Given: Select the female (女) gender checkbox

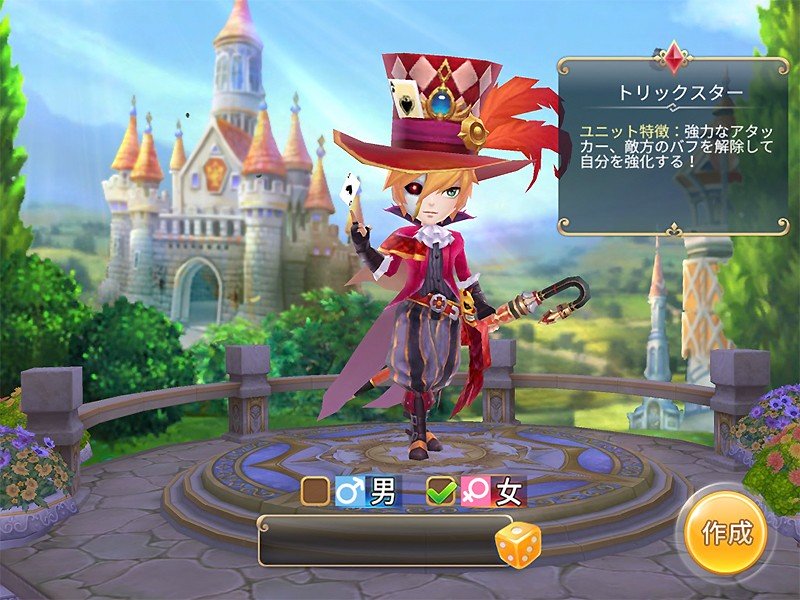Looking at the screenshot, I should [440, 491].
